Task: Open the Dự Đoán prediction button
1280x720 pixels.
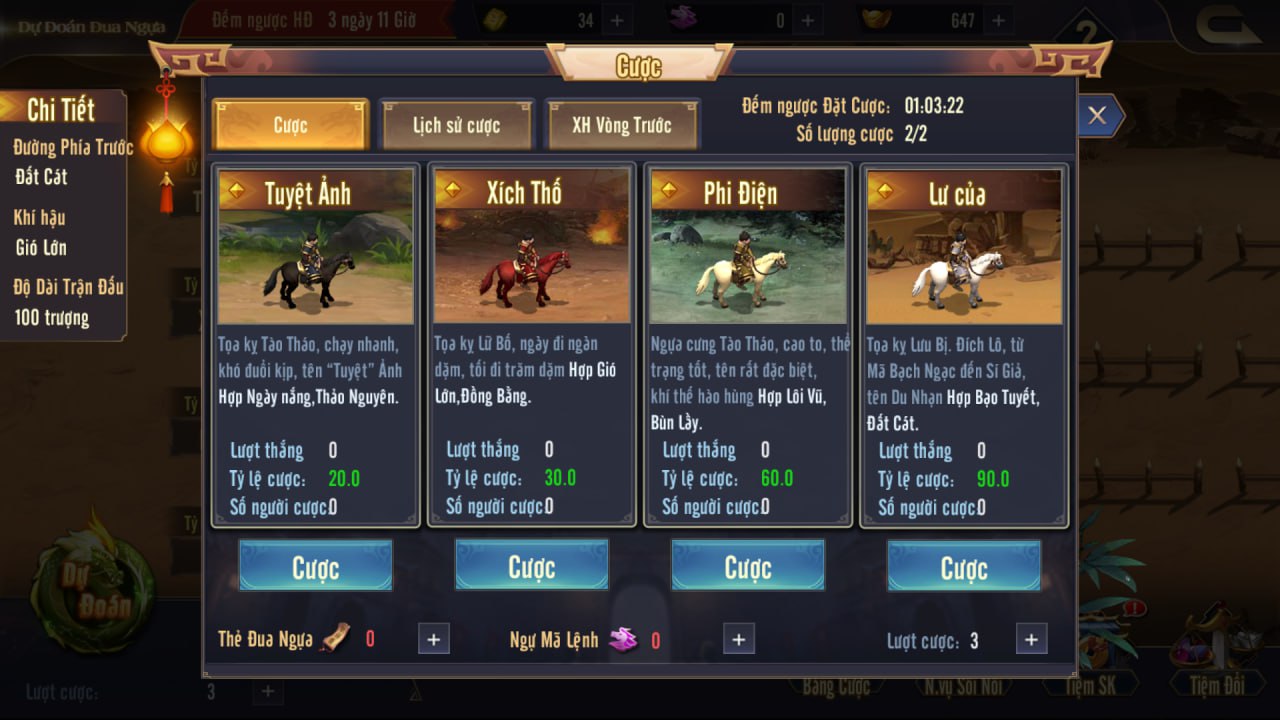Action: (93, 592)
